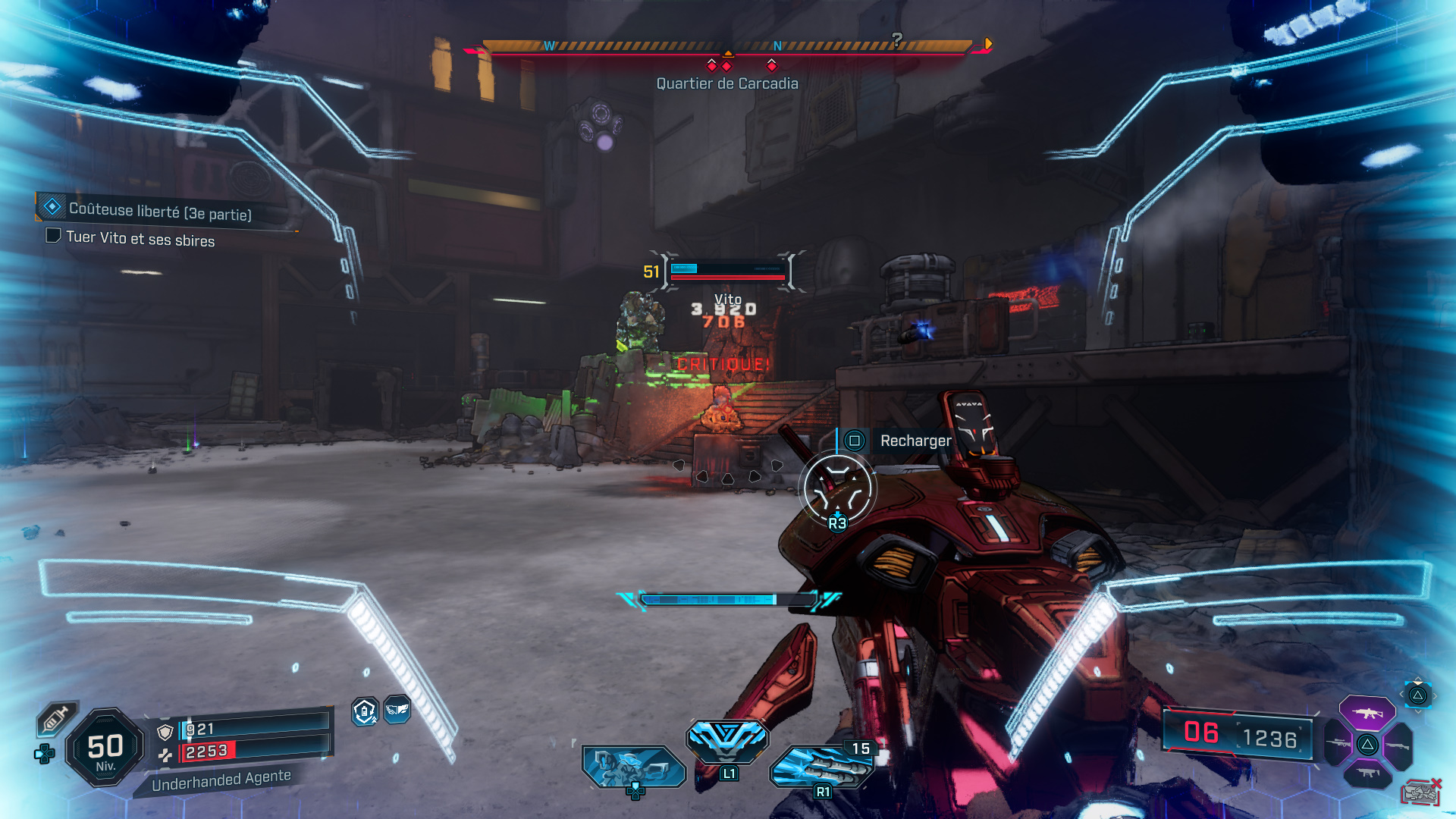Expand the weapon selector with the left chevron
This screenshot has height=819, width=1456.
pyautogui.click(x=1402, y=694)
